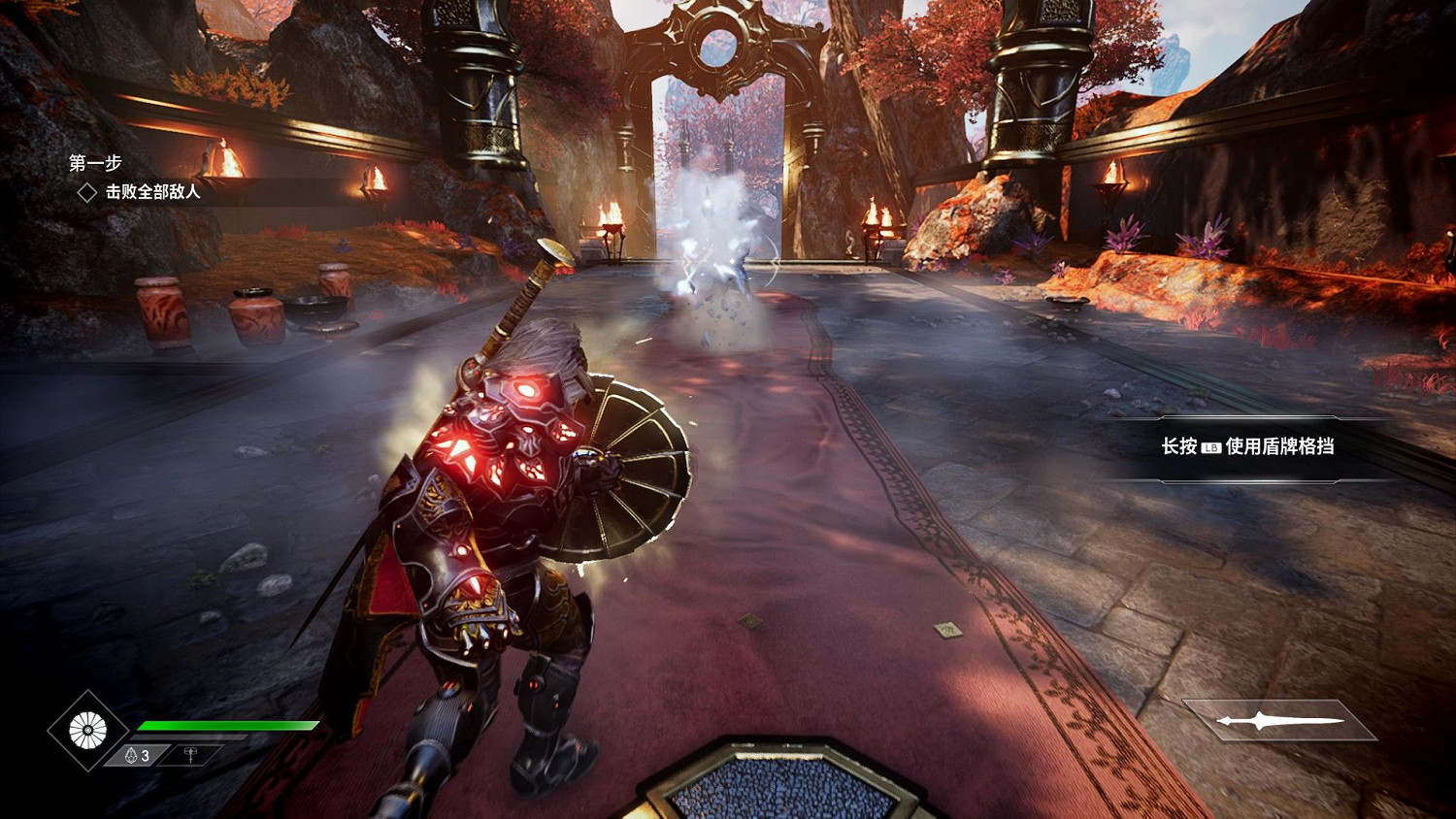This screenshot has width=1456, height=819.
Task: Click the 使用盾牌格挡 tutorial hint panel
Action: click(1247, 446)
